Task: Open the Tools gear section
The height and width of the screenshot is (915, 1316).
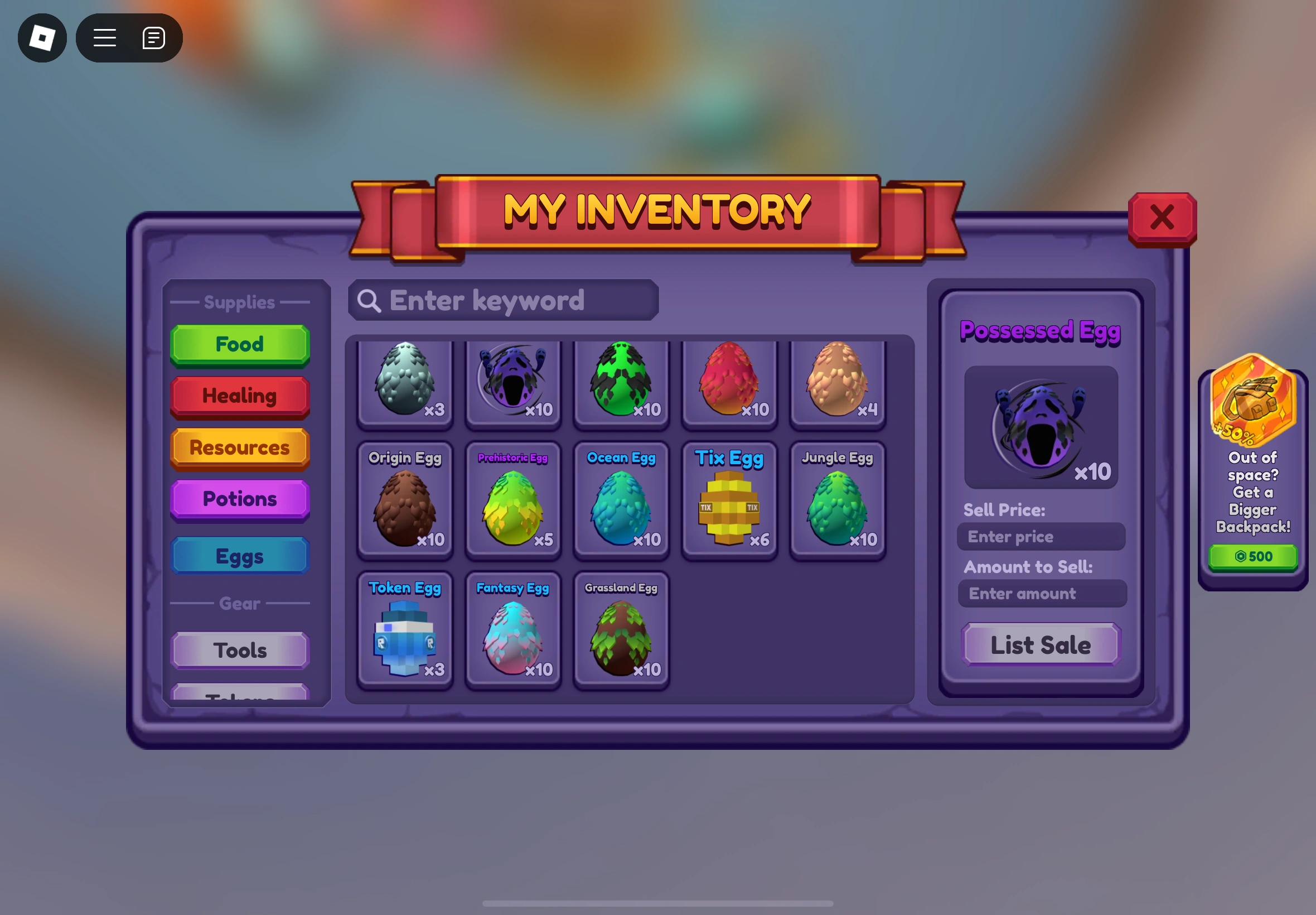Action: pos(239,650)
